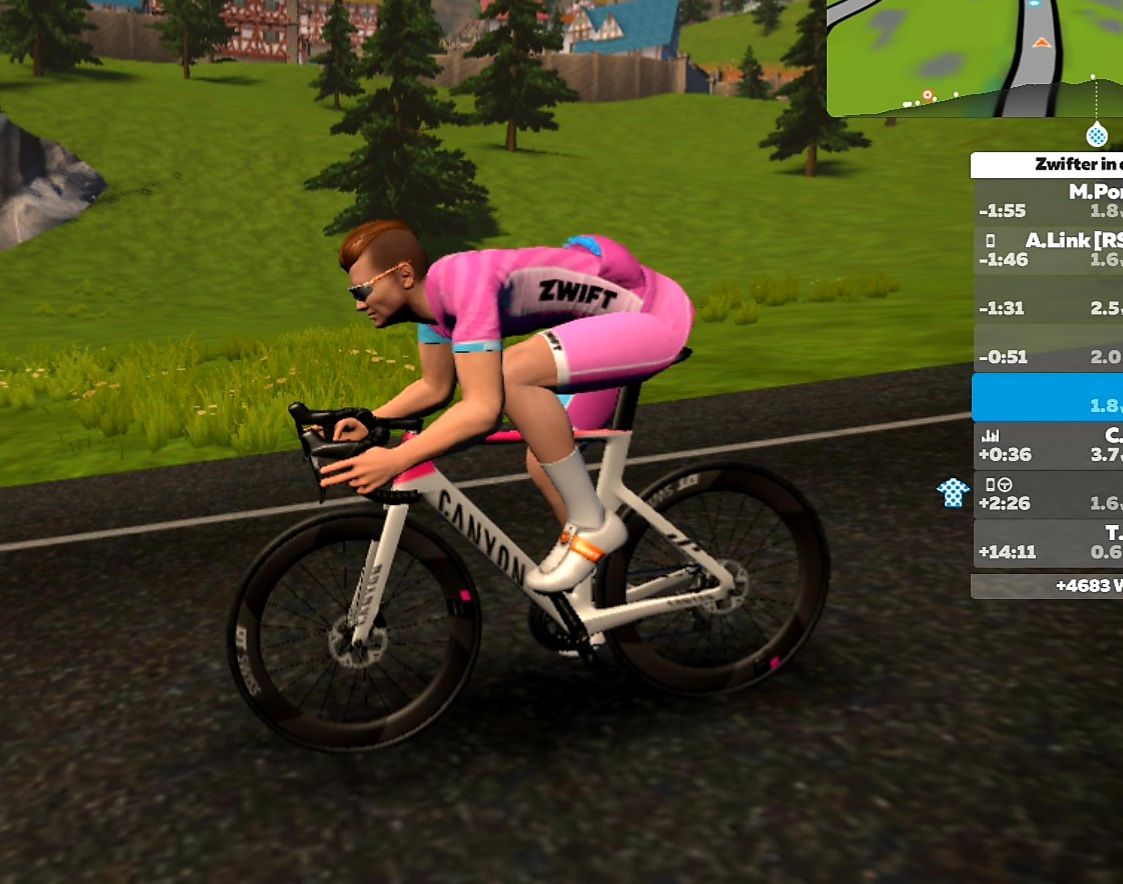Viewport: 1123px width, 884px height.
Task: Select rider M.Por in nearby list
Action: [x=1047, y=201]
